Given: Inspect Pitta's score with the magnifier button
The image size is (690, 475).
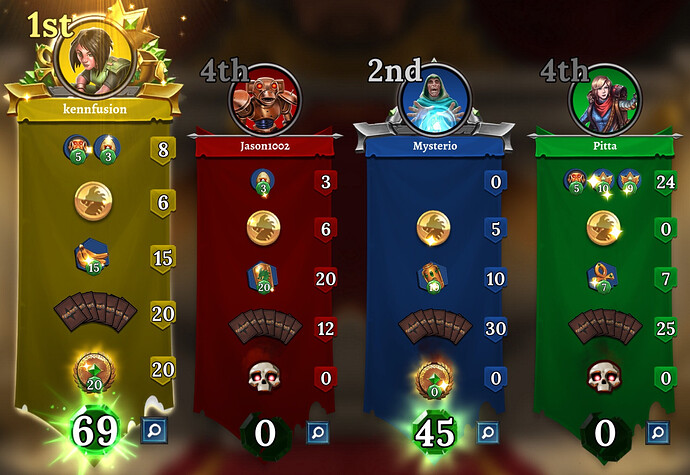Looking at the screenshot, I should click(657, 432).
